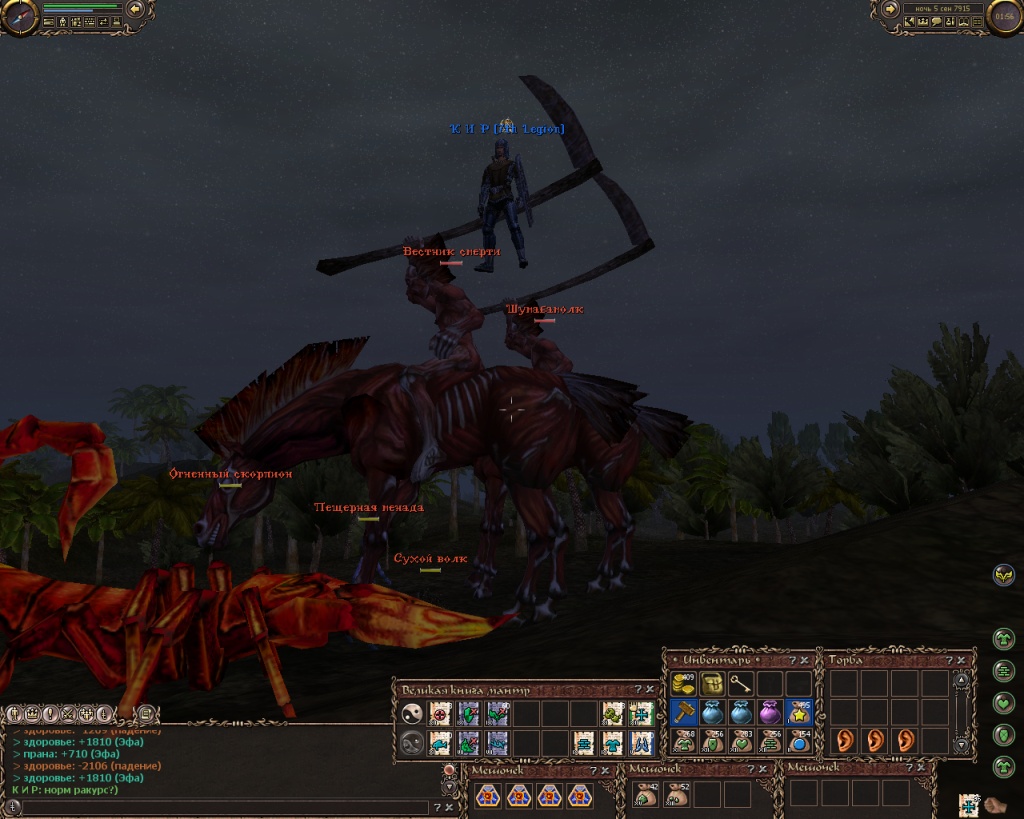Select the star bag item
The height and width of the screenshot is (819, 1024).
tap(799, 712)
